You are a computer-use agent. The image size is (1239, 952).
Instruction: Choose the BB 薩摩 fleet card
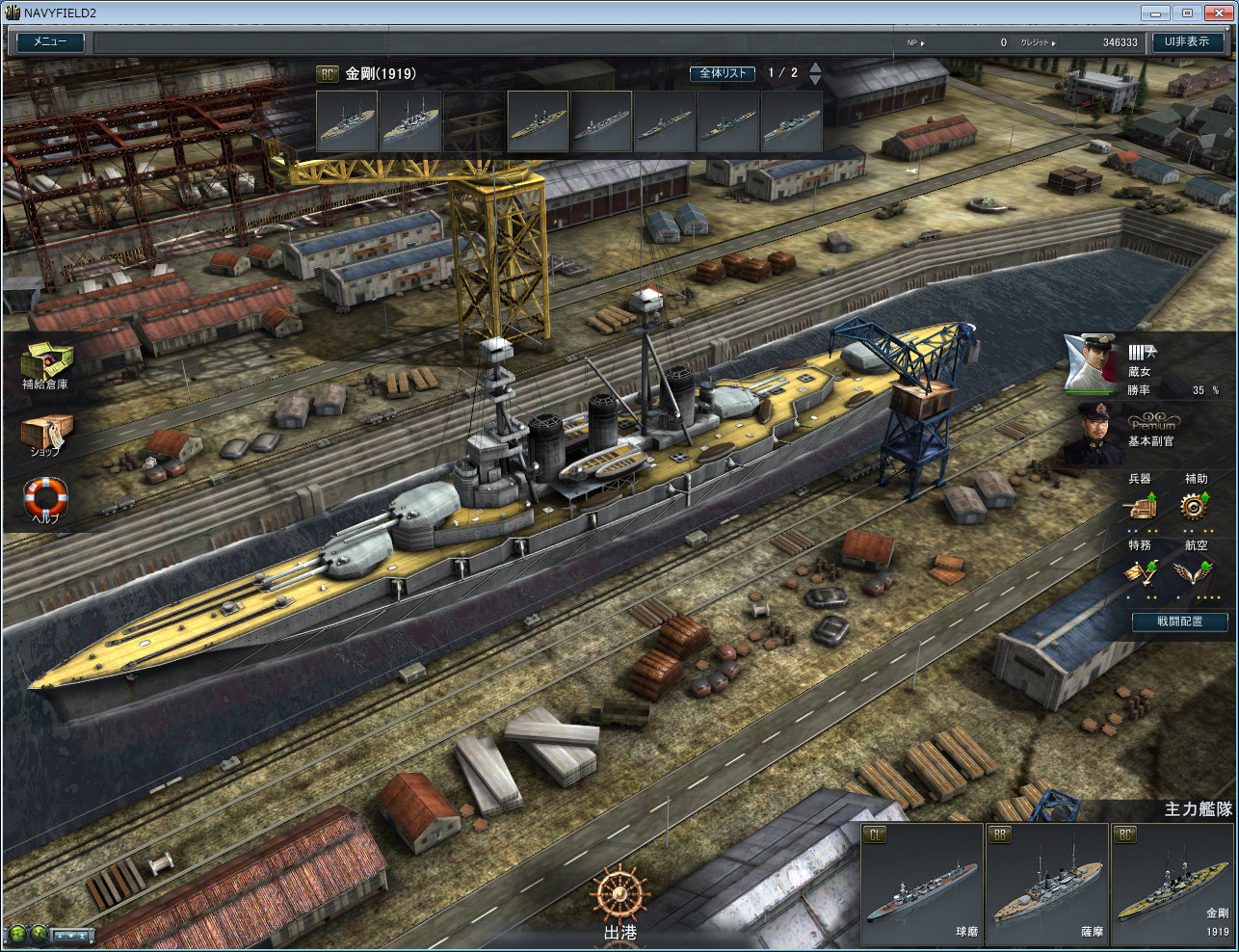coord(1046,884)
